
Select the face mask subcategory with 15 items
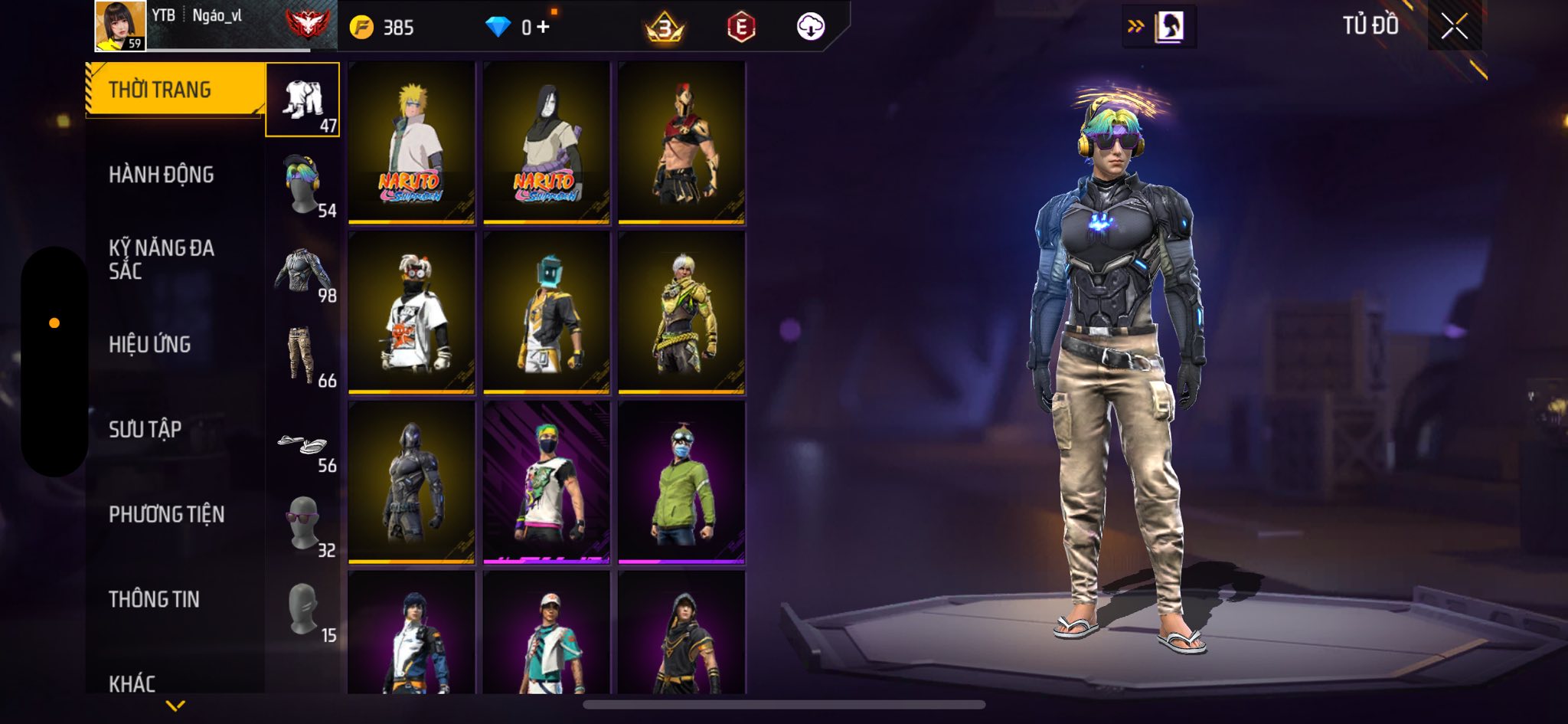point(303,610)
